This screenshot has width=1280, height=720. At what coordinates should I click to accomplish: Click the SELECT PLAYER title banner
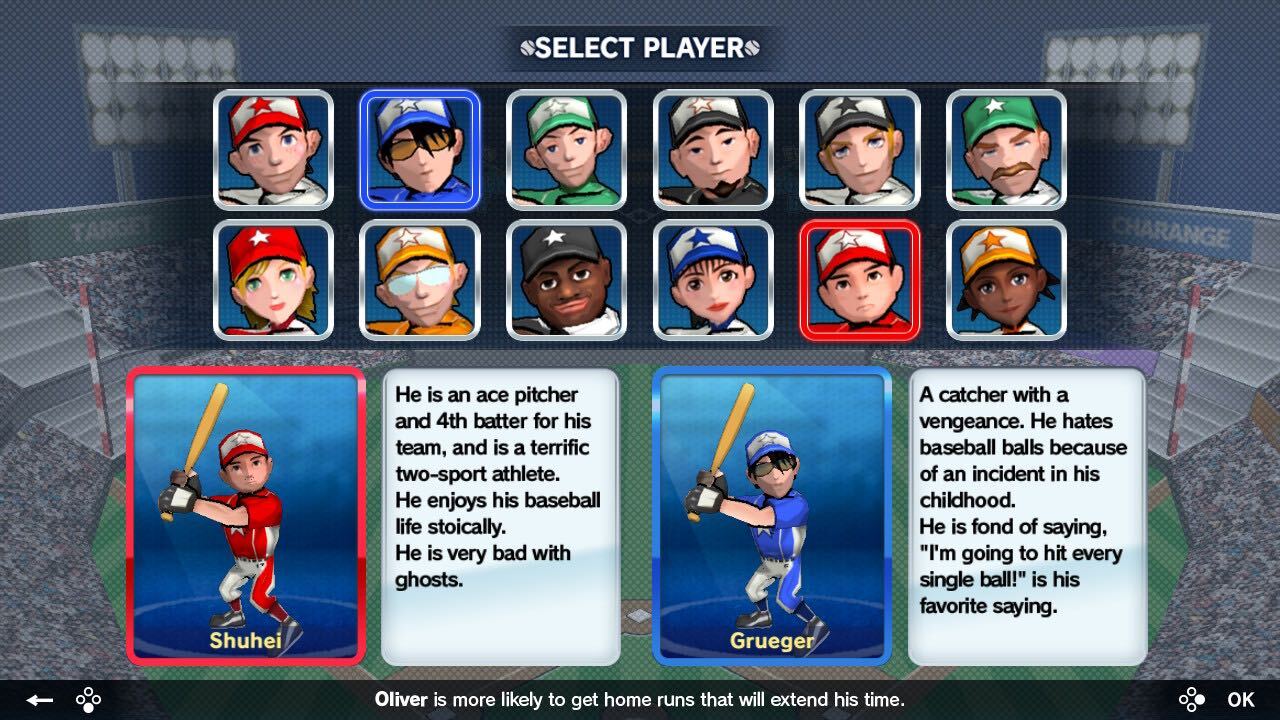[638, 47]
